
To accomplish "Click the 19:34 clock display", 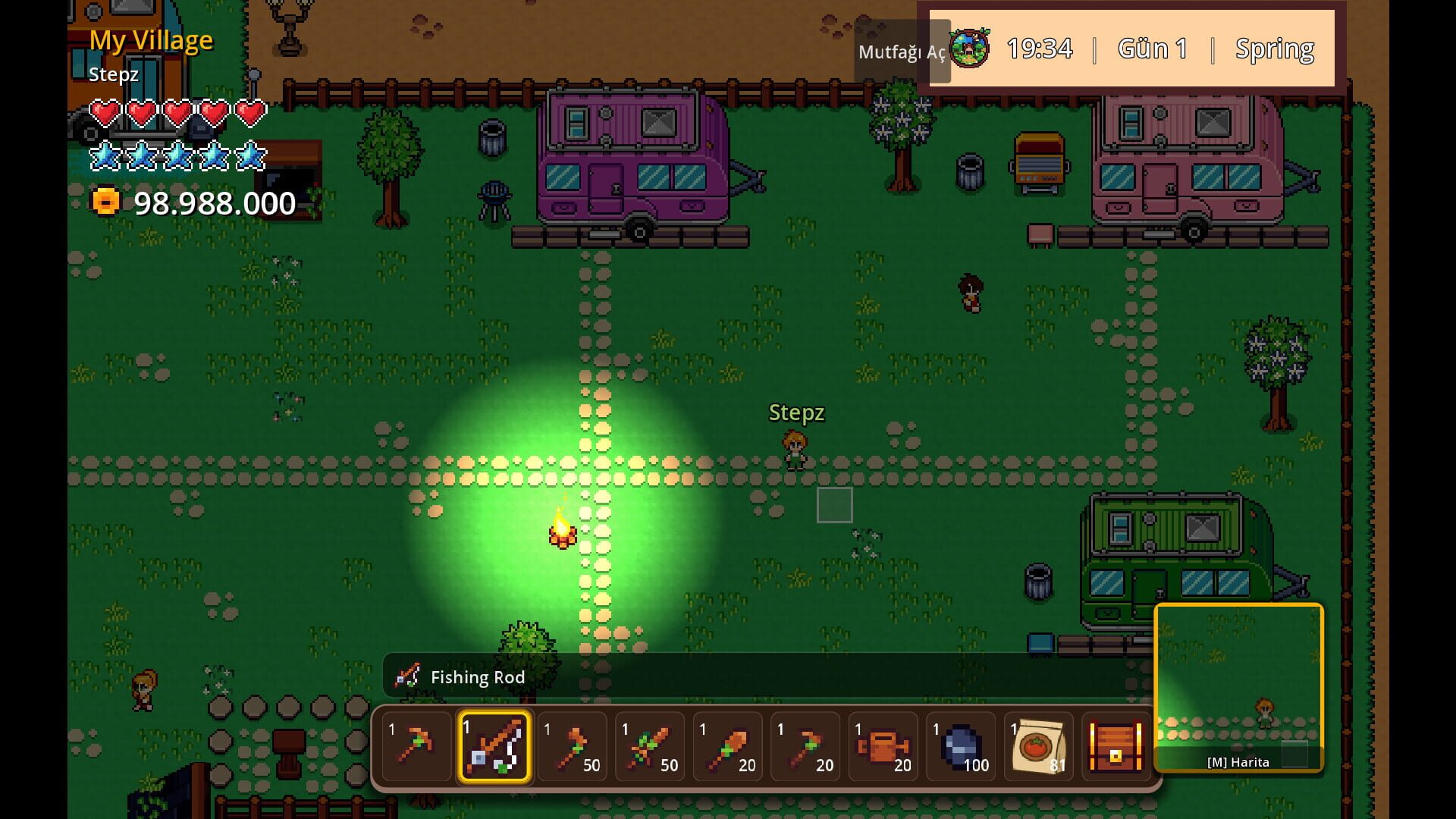I will 1040,48.
